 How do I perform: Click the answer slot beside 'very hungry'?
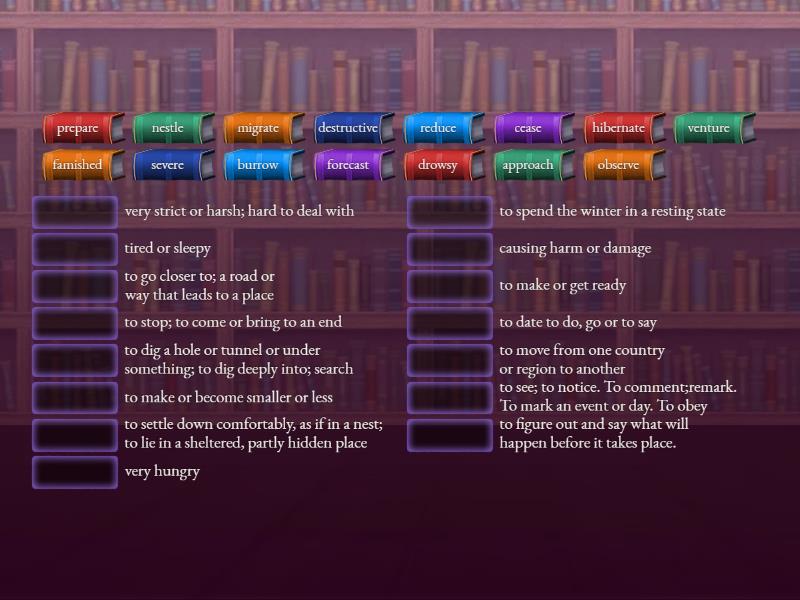75,472
